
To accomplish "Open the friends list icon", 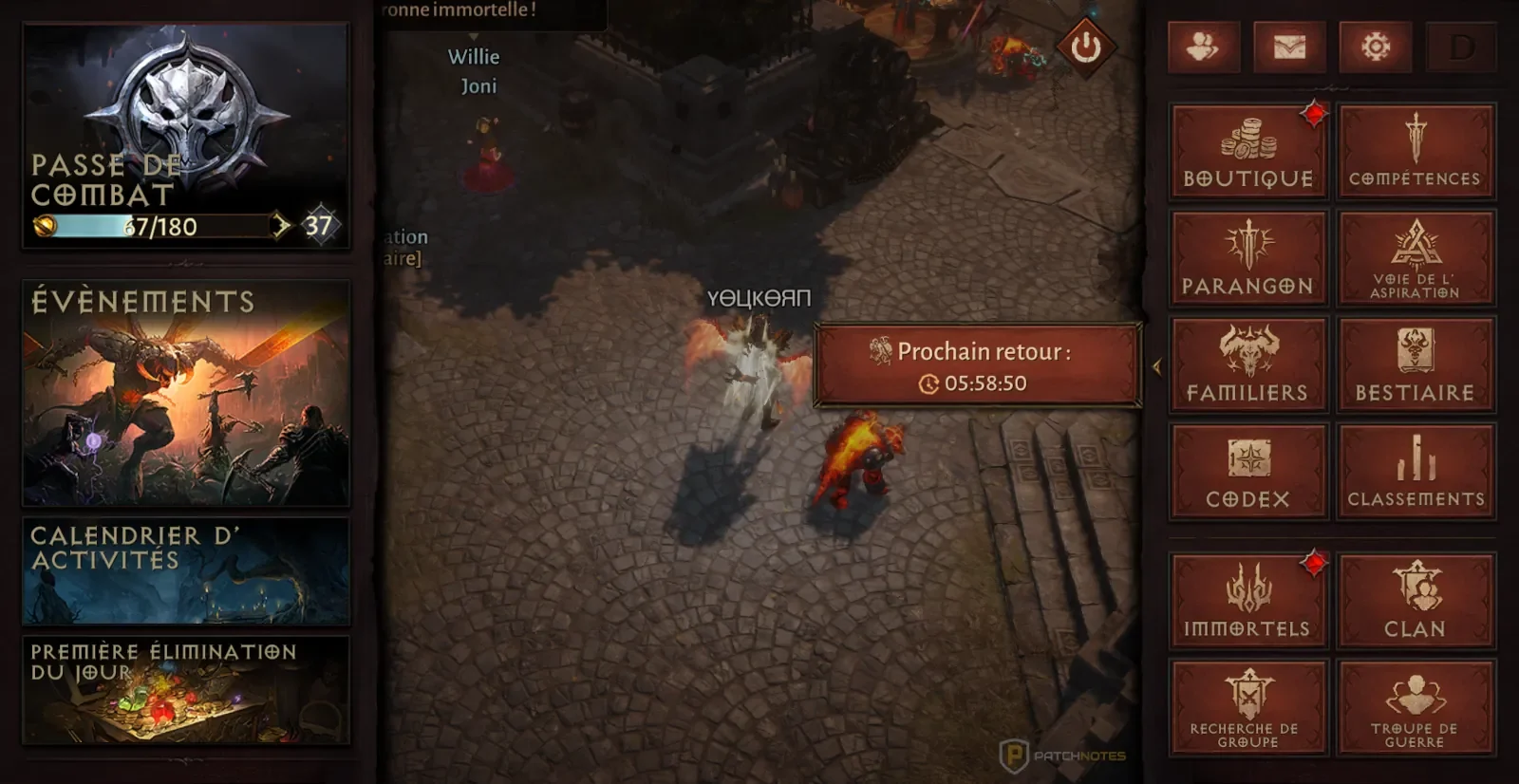I will pyautogui.click(x=1203, y=47).
